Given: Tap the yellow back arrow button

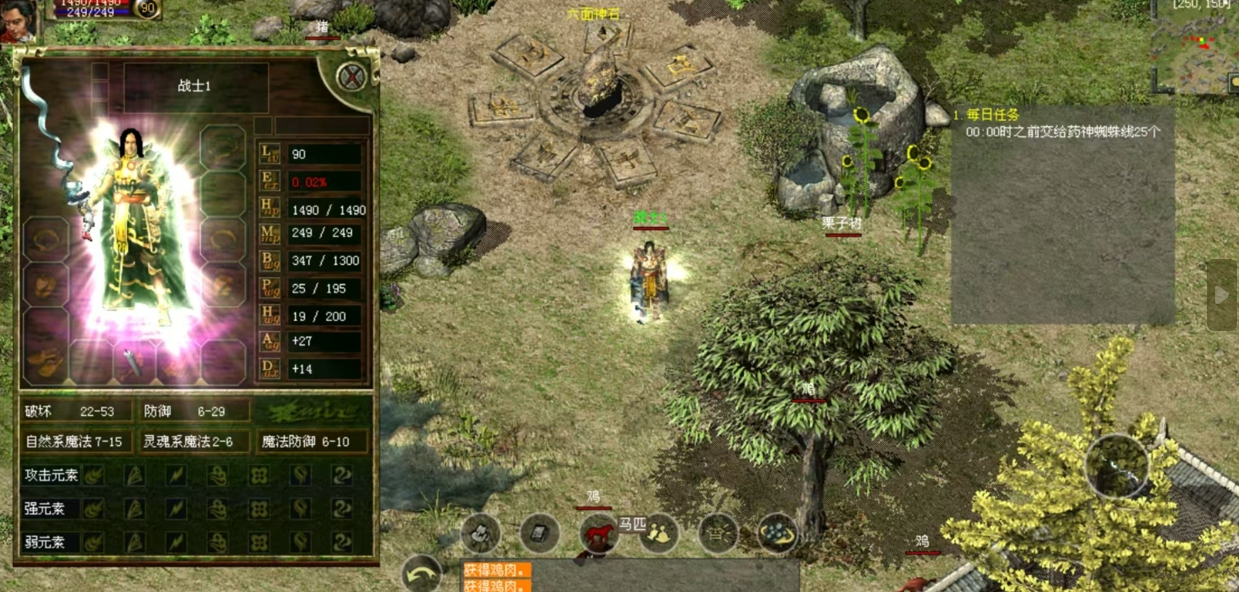Looking at the screenshot, I should [x=422, y=575].
